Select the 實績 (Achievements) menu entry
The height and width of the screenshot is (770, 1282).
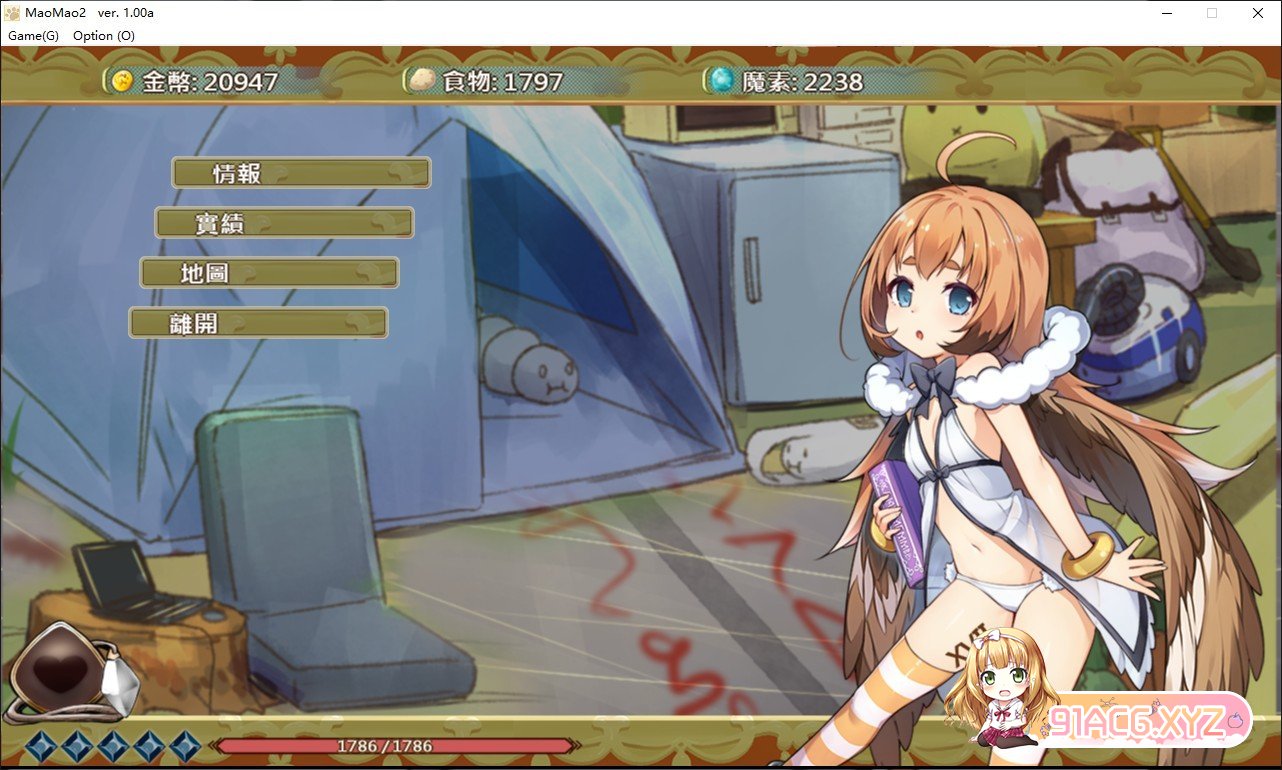(284, 223)
